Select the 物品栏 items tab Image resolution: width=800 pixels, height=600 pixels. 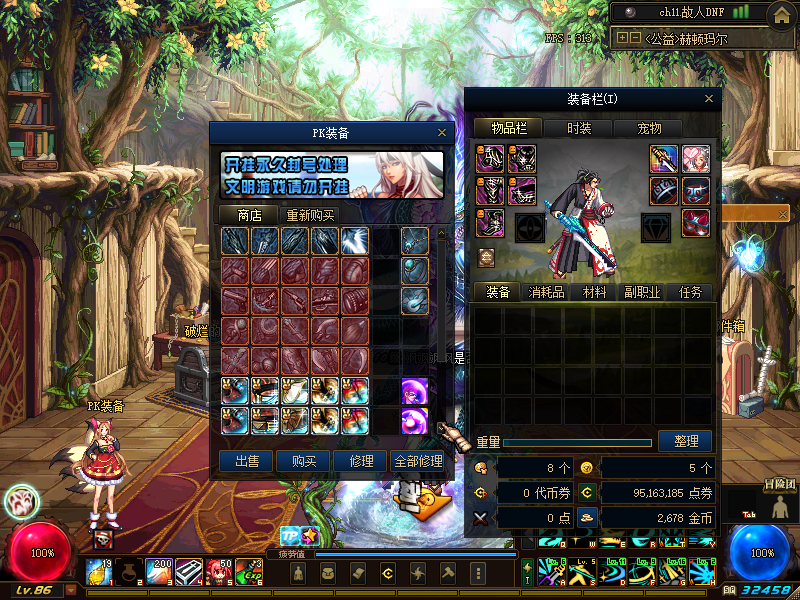508,128
